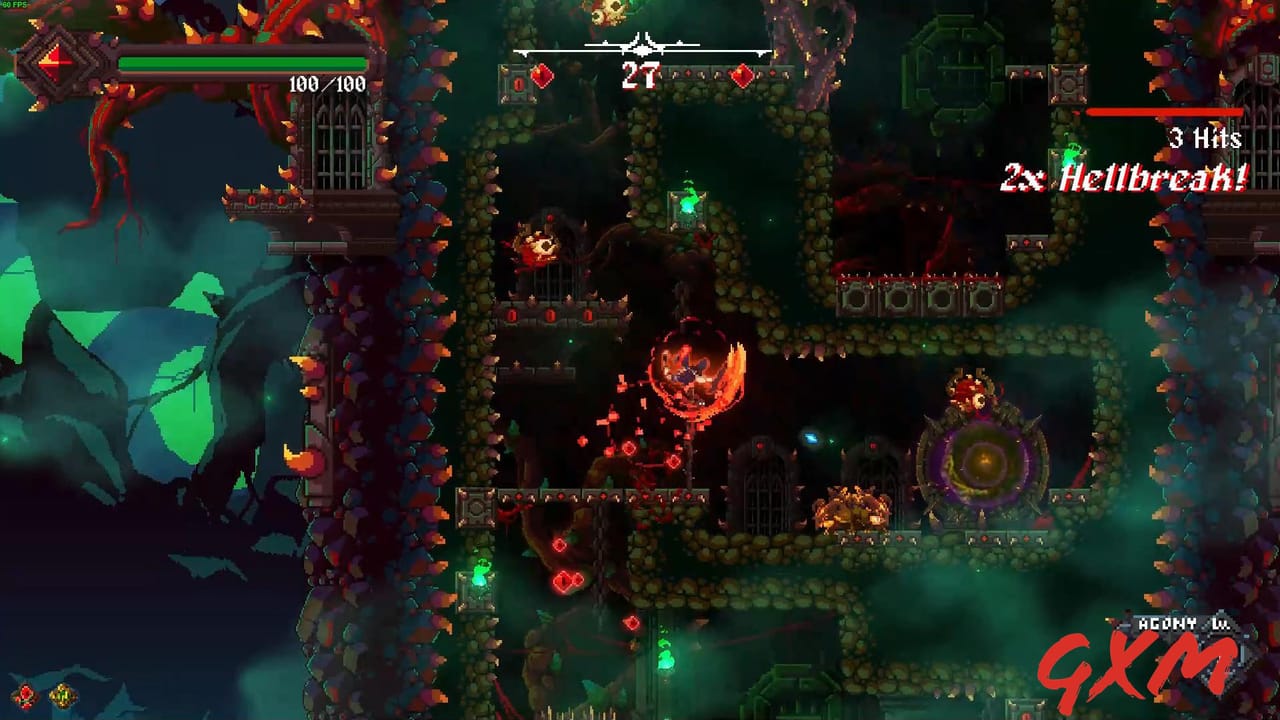Select the red crystal icon beside the GXM logo
This screenshot has height=720, width=1280.
(x=23, y=696)
